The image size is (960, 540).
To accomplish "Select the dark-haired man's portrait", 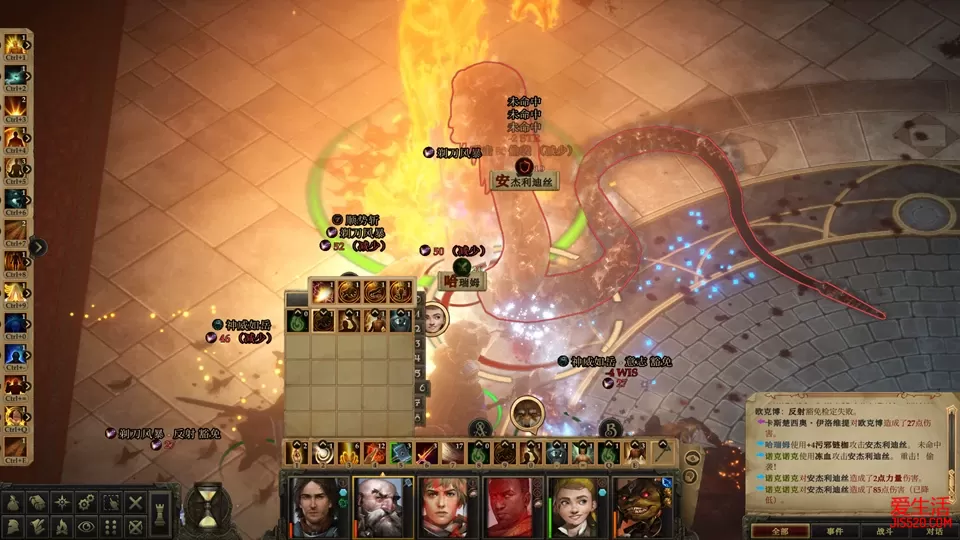I will 320,507.
